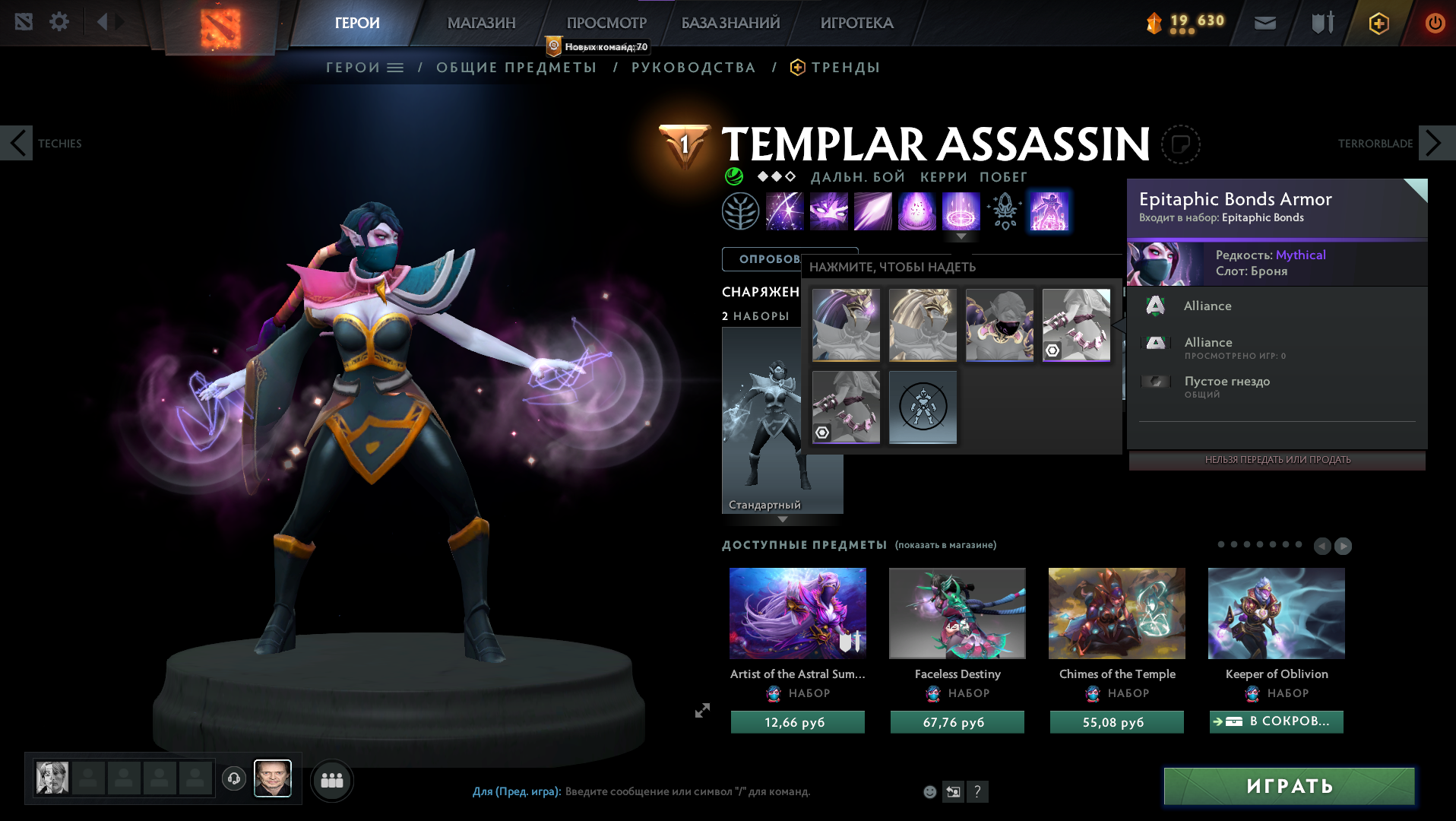Open the emoticon smiley in chat bar
This screenshot has width=1456, height=821.
pos(929,791)
